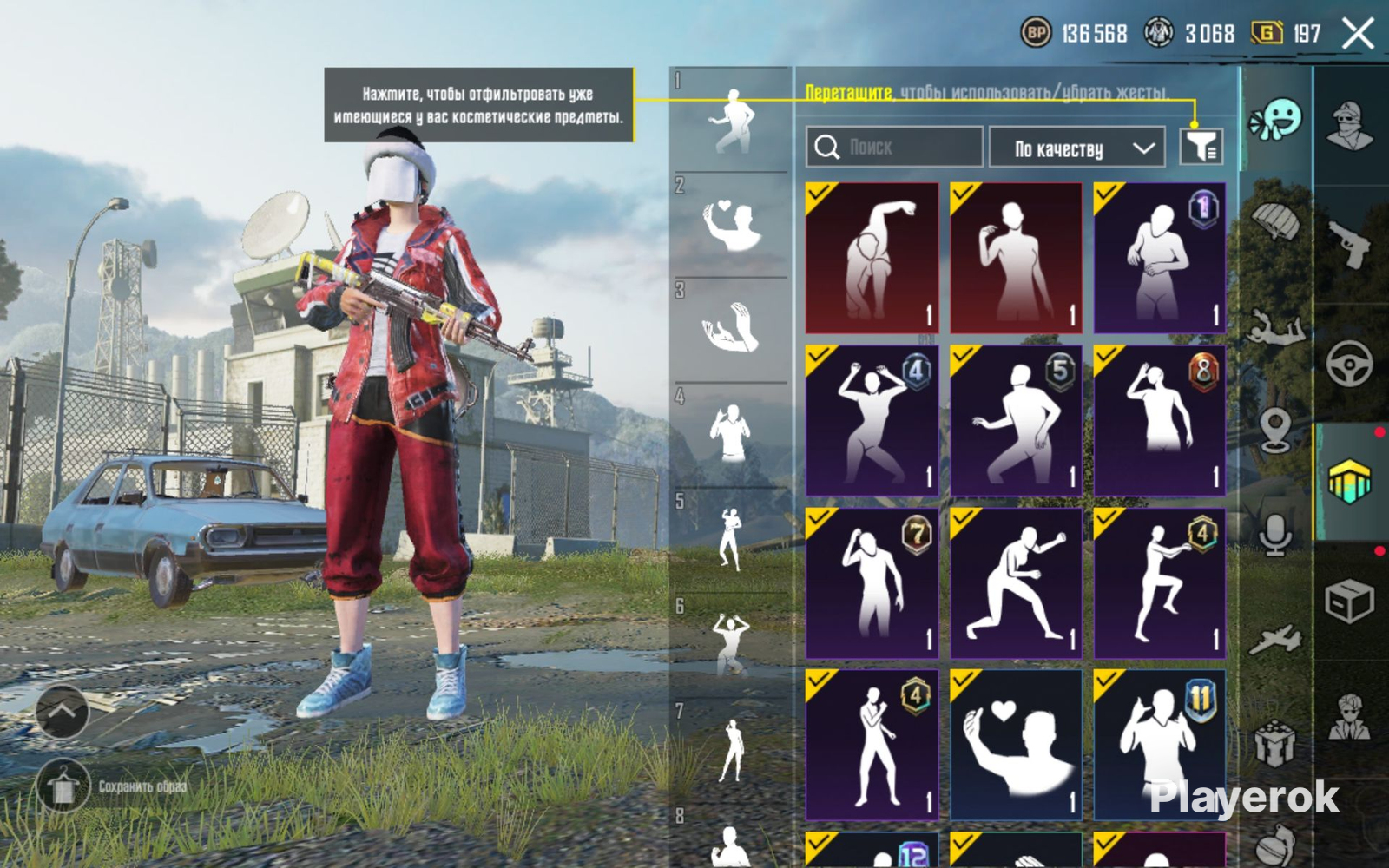Select the emote with level 7 badge
Screen dimensions: 1389x868
pos(872,583)
